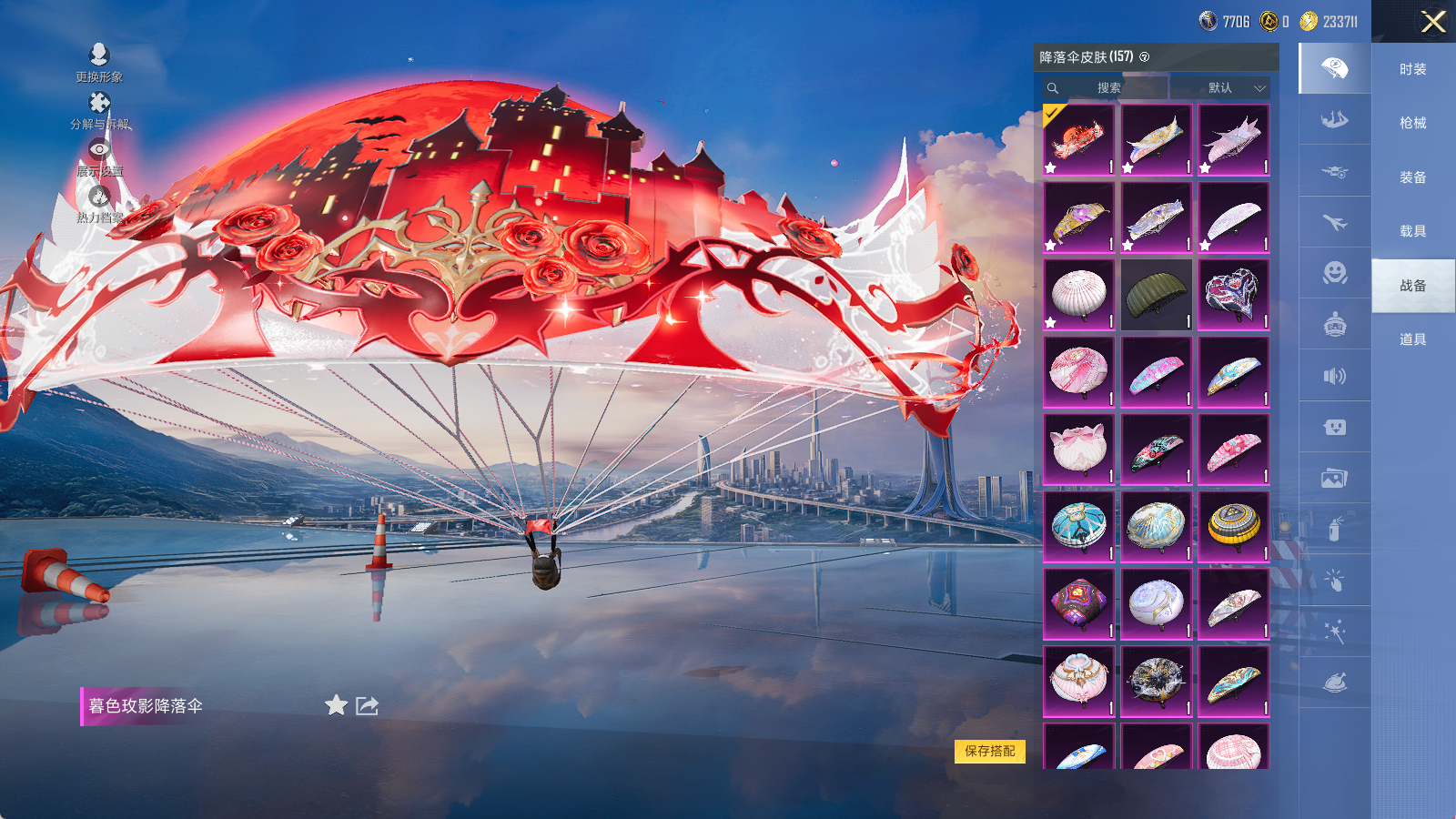Select the 装备 category tab

pyautogui.click(x=1412, y=177)
